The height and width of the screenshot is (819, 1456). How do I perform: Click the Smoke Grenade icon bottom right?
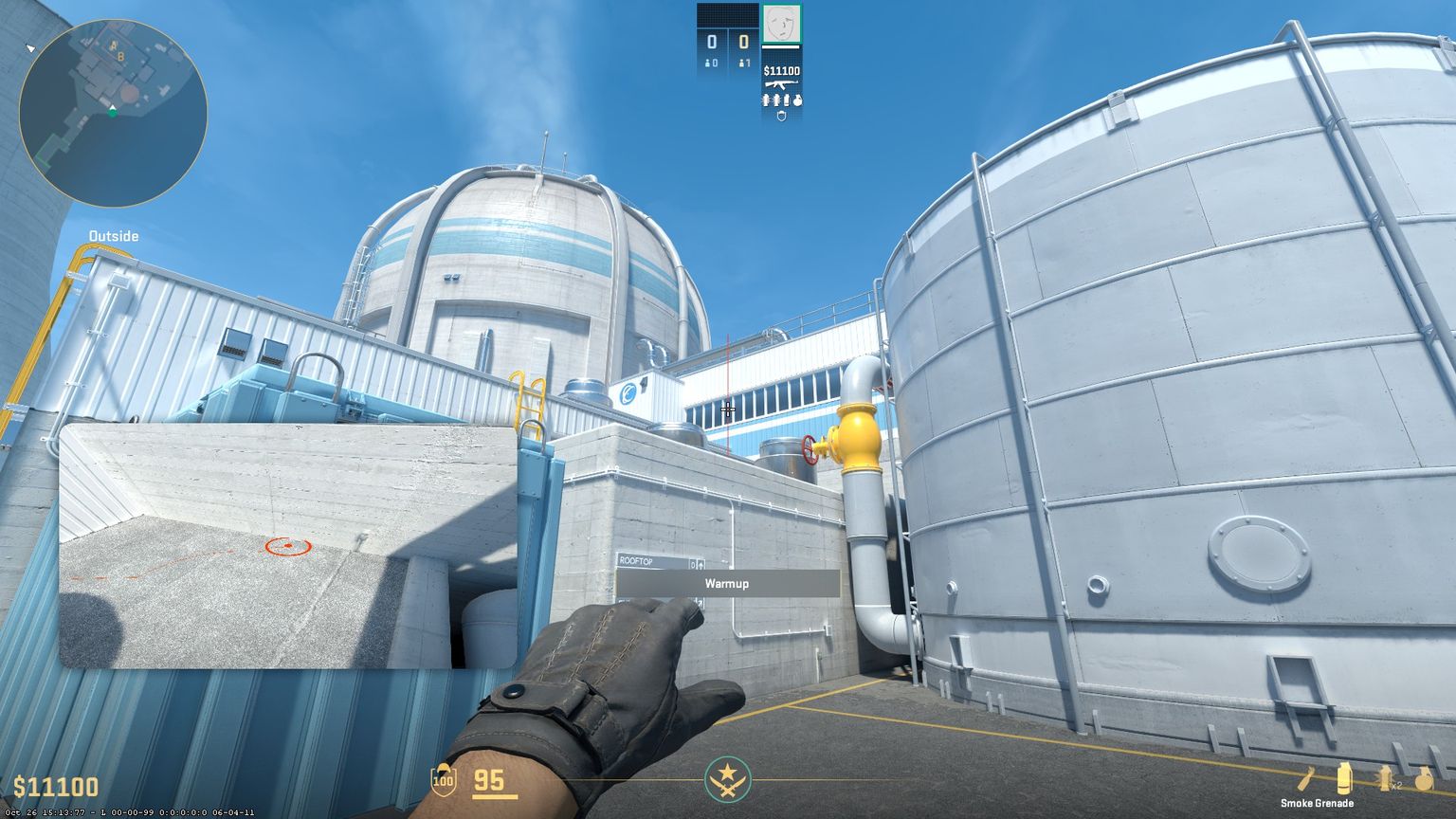coord(1344,777)
